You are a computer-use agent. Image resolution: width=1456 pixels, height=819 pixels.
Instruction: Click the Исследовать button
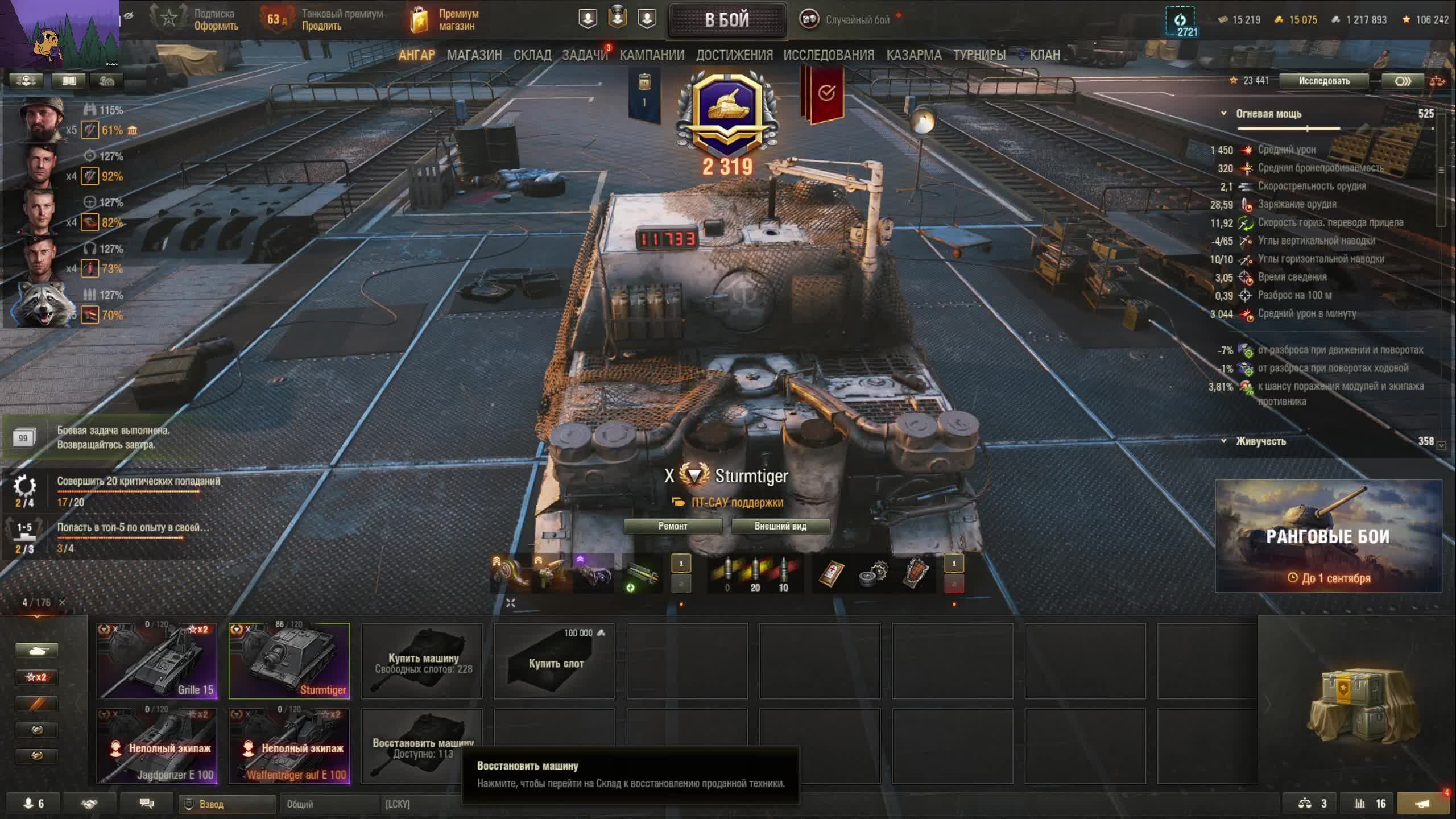(x=1323, y=81)
